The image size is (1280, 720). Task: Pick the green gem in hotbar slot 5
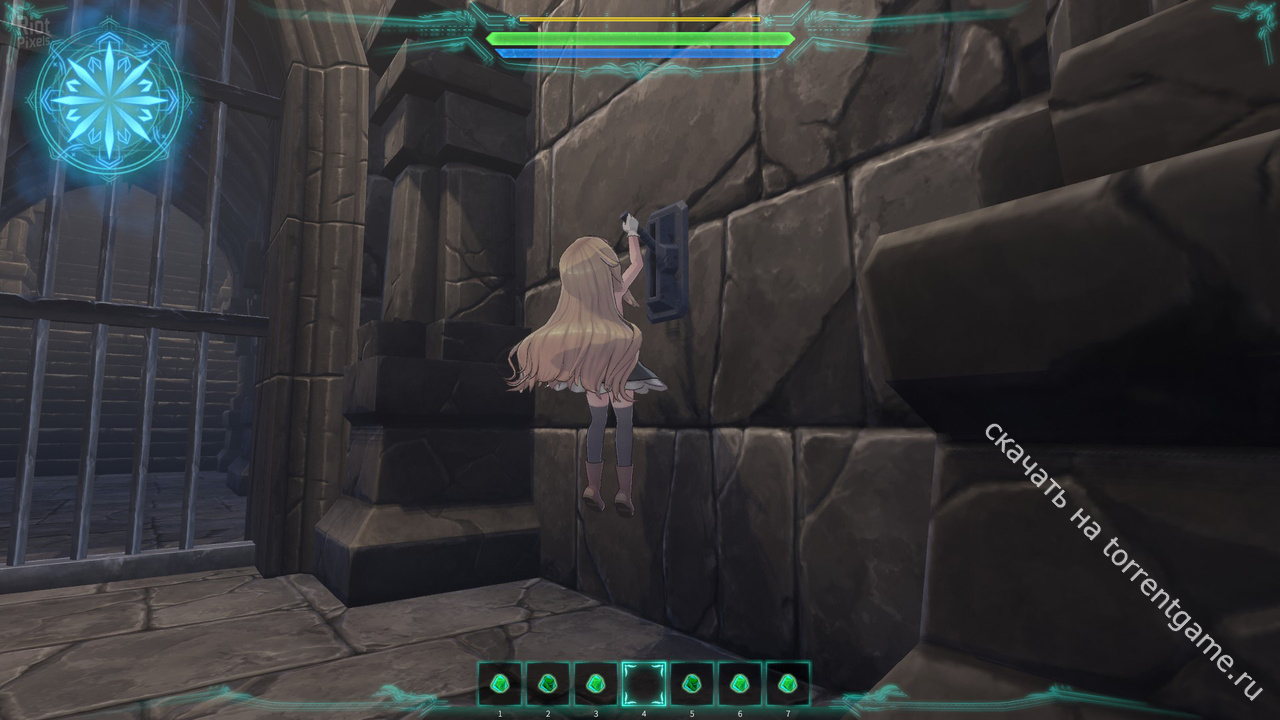coord(692,685)
